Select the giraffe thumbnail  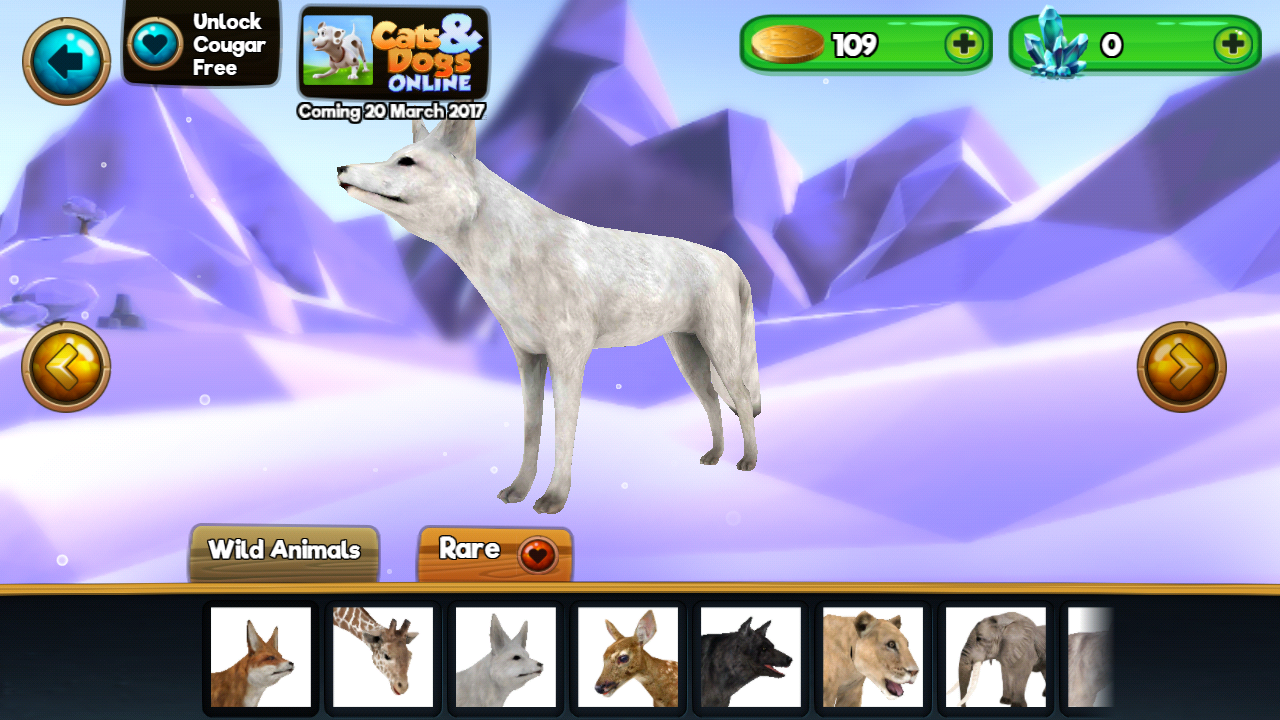pos(383,658)
